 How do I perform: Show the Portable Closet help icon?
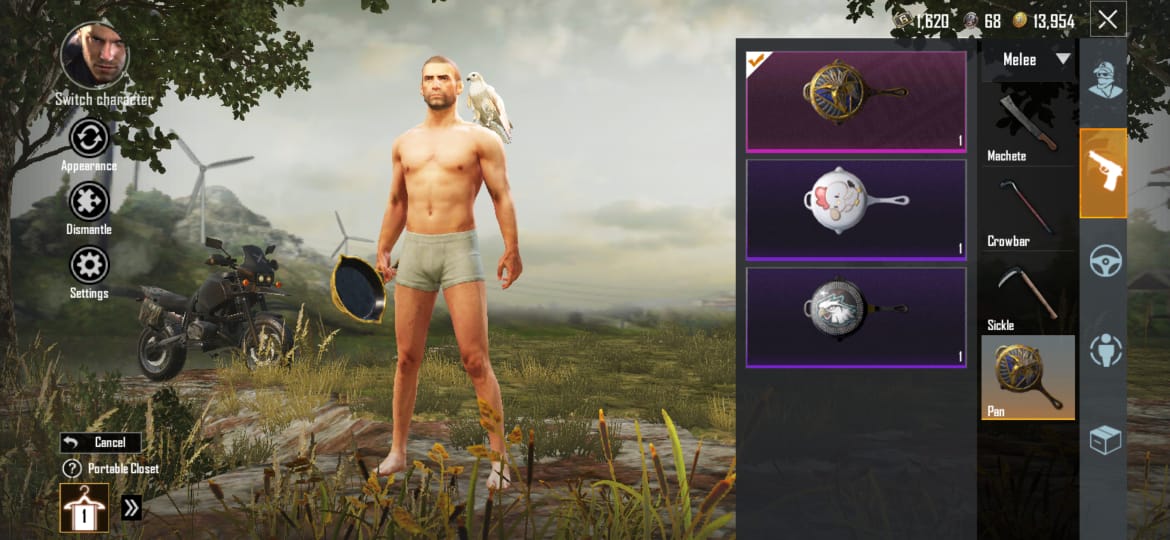click(71, 468)
